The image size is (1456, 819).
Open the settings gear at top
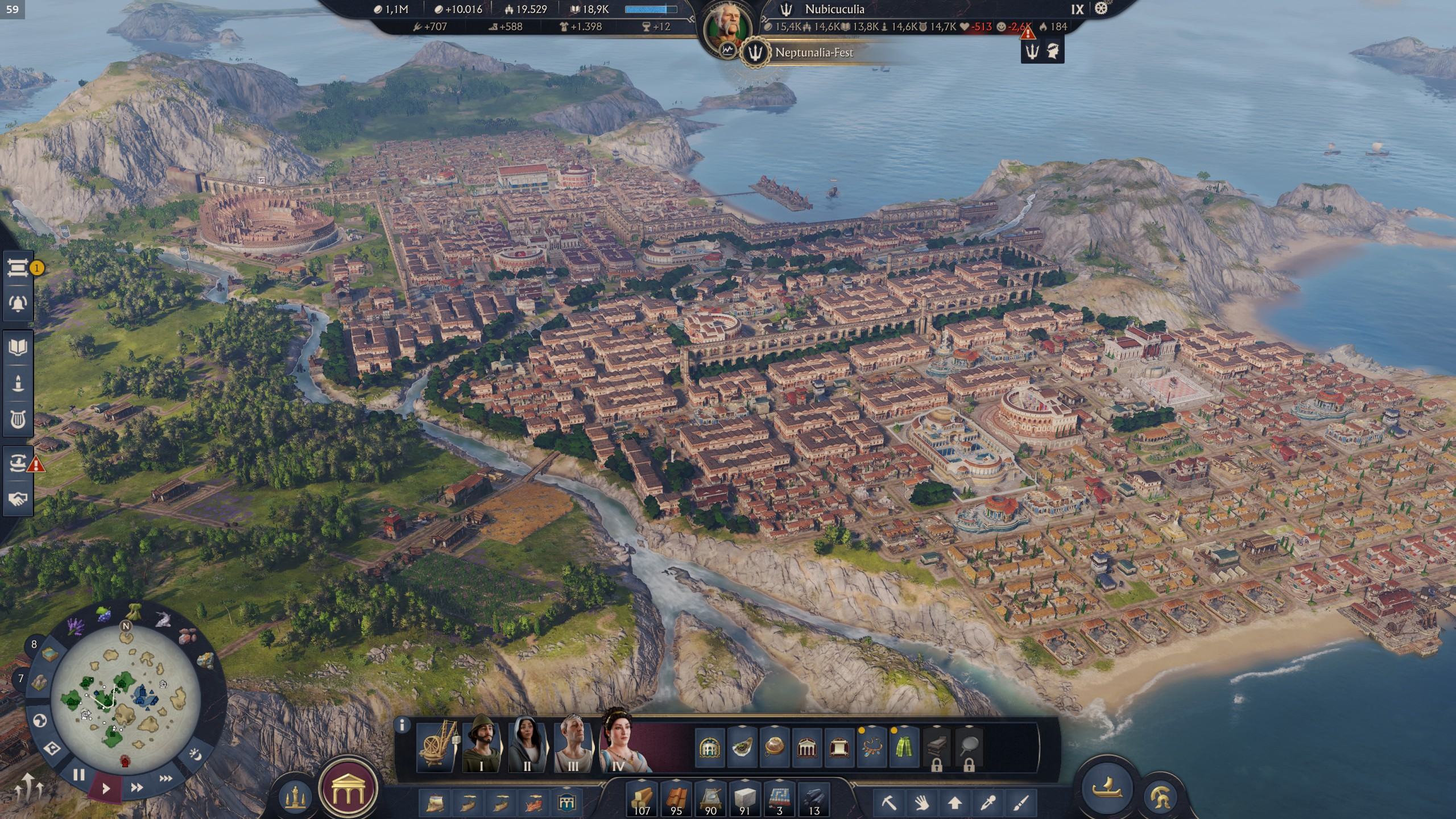[1101, 9]
